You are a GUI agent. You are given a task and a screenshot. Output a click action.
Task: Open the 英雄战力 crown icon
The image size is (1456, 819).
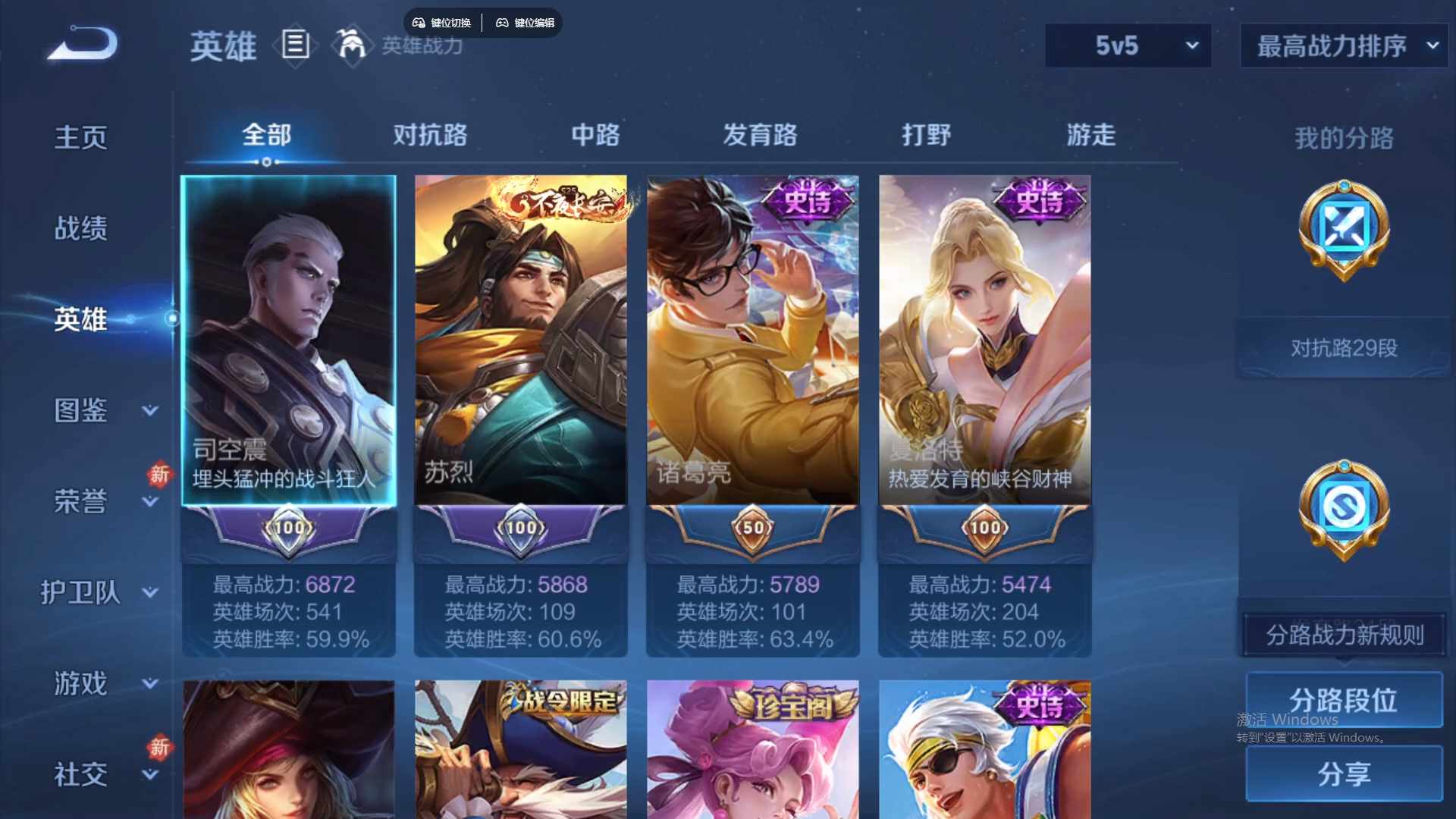353,45
